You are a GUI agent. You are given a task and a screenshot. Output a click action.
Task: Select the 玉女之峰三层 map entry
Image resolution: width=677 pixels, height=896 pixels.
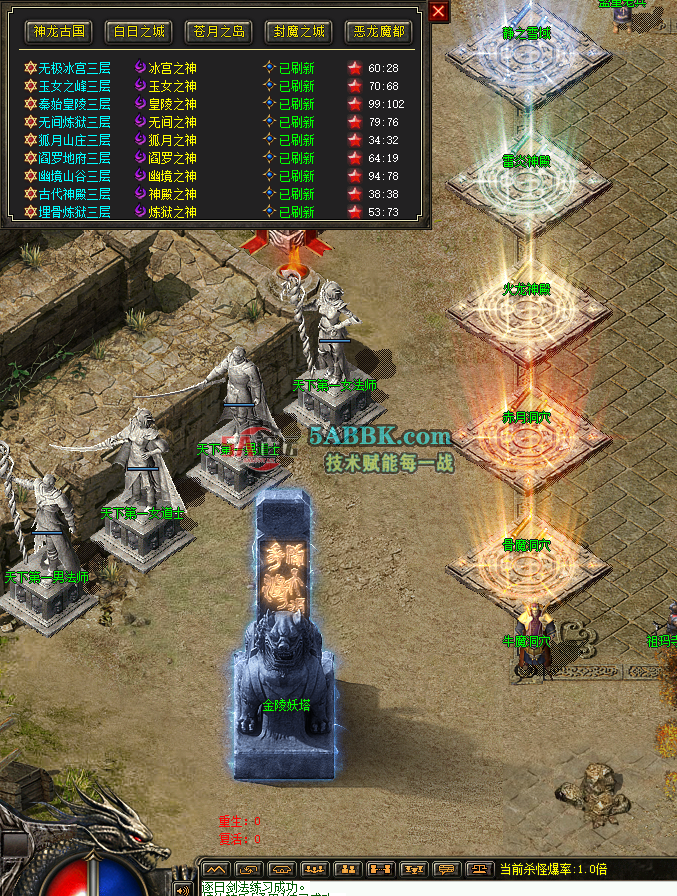tap(74, 86)
